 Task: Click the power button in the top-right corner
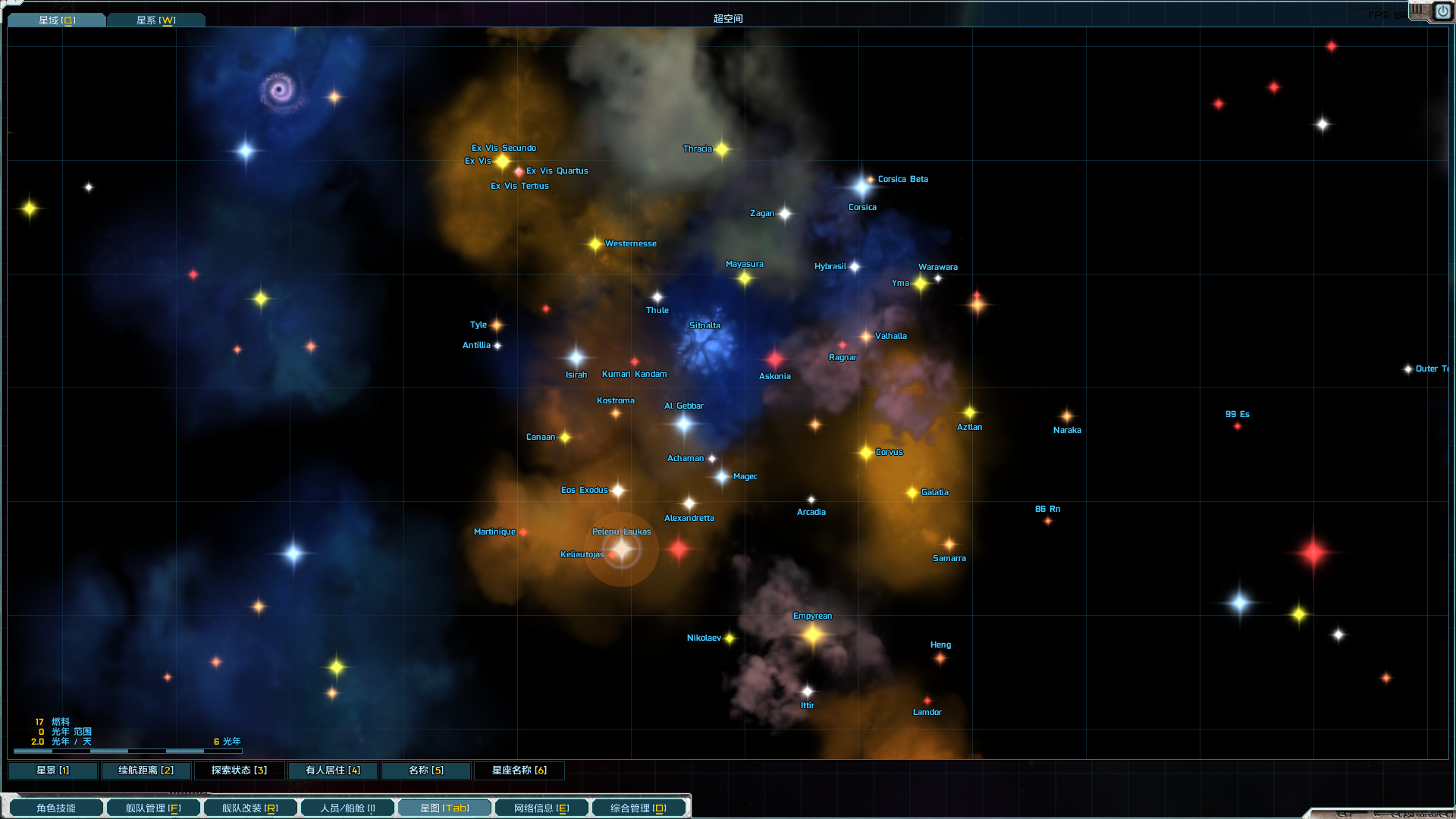pyautogui.click(x=1442, y=11)
